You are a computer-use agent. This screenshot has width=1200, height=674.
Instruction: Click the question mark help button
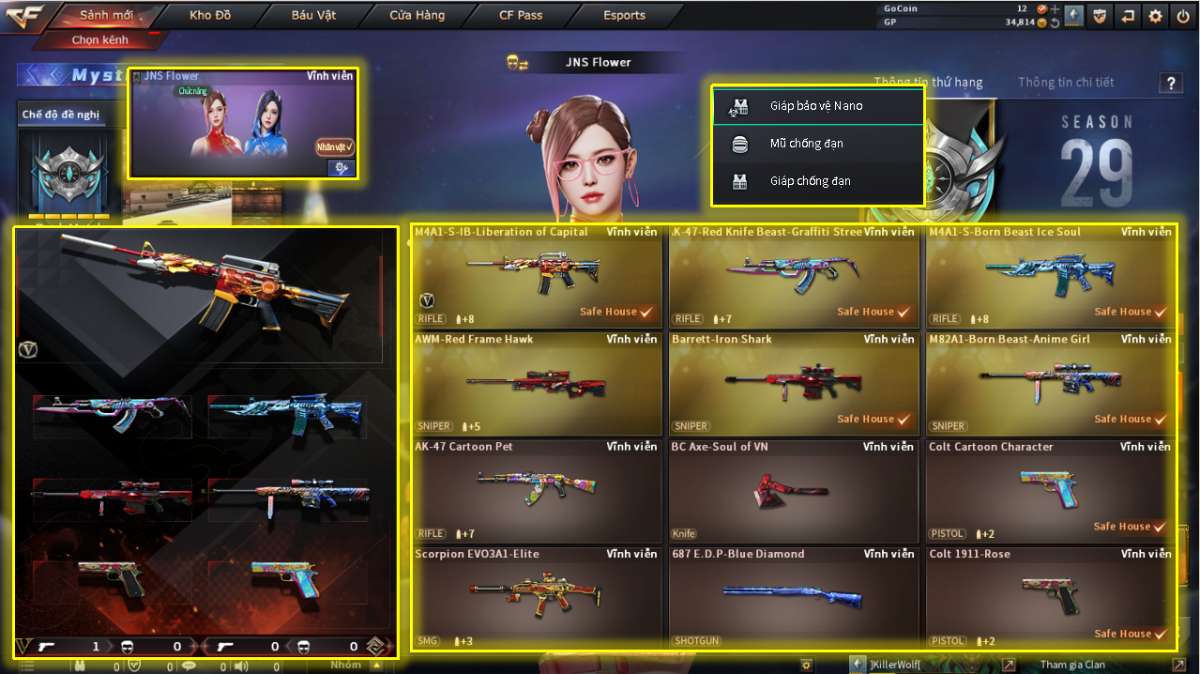point(1171,84)
